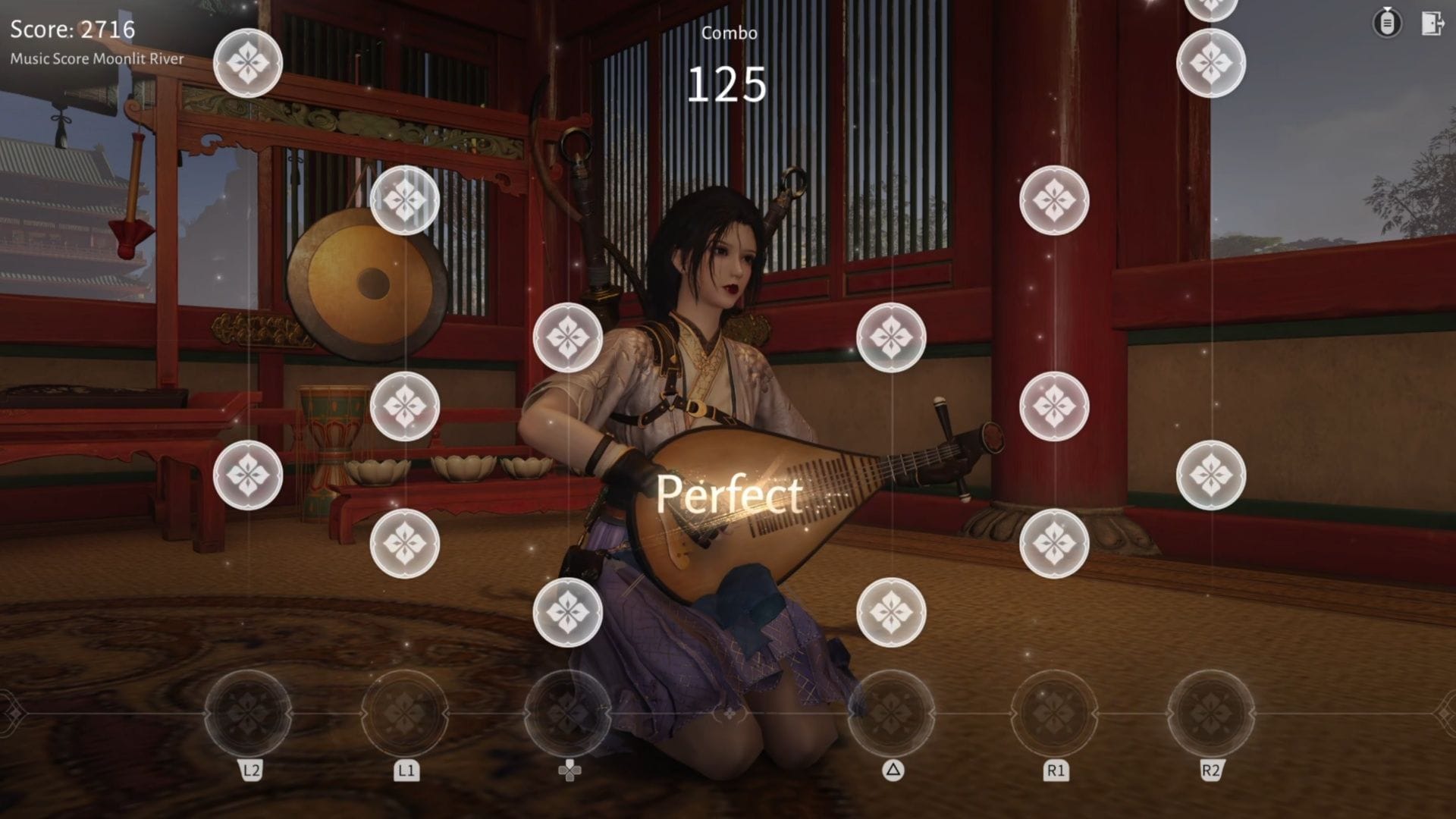Screen dimensions: 1456x819
Task: Hit the note target in the L1 lane
Action: point(405,713)
